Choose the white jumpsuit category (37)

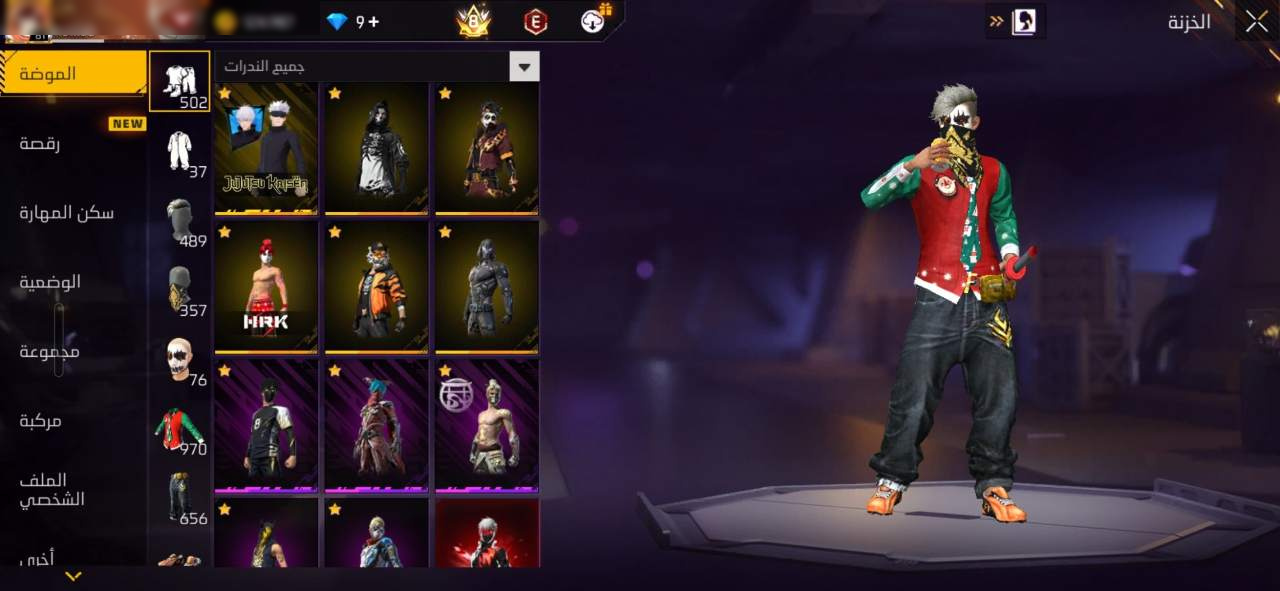click(180, 152)
